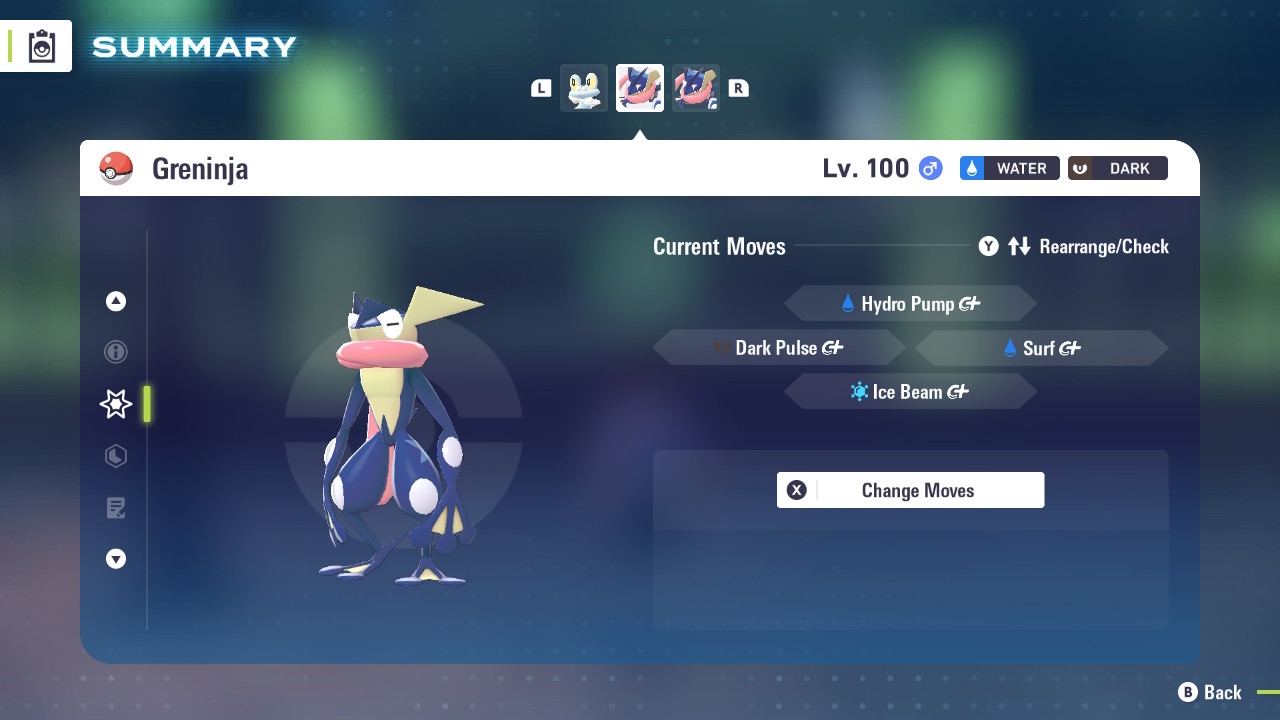Select the Hydro Pump move slot
This screenshot has width=1280, height=720.
(x=910, y=303)
